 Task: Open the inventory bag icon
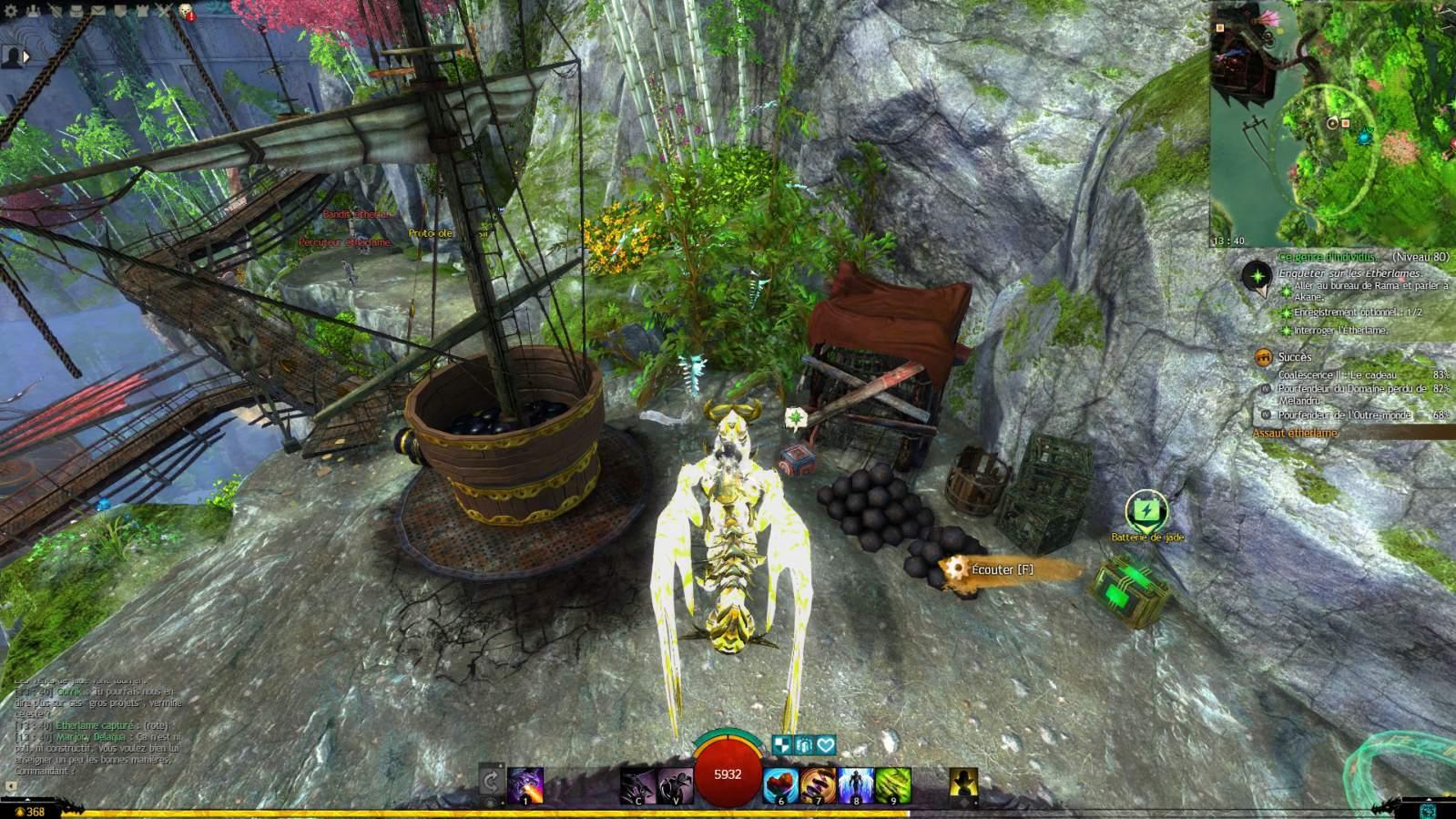click(77, 12)
